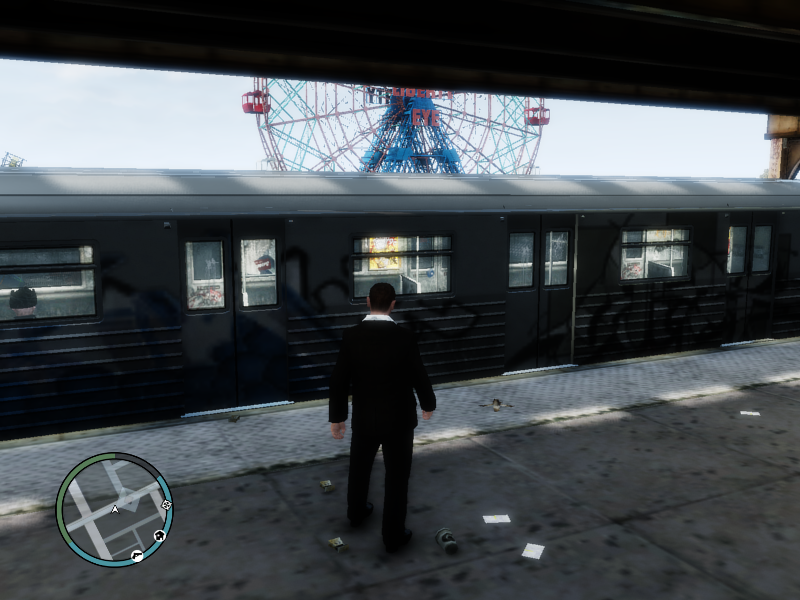Select the safehouse blip on the radar
This screenshot has width=800, height=600.
159,536
